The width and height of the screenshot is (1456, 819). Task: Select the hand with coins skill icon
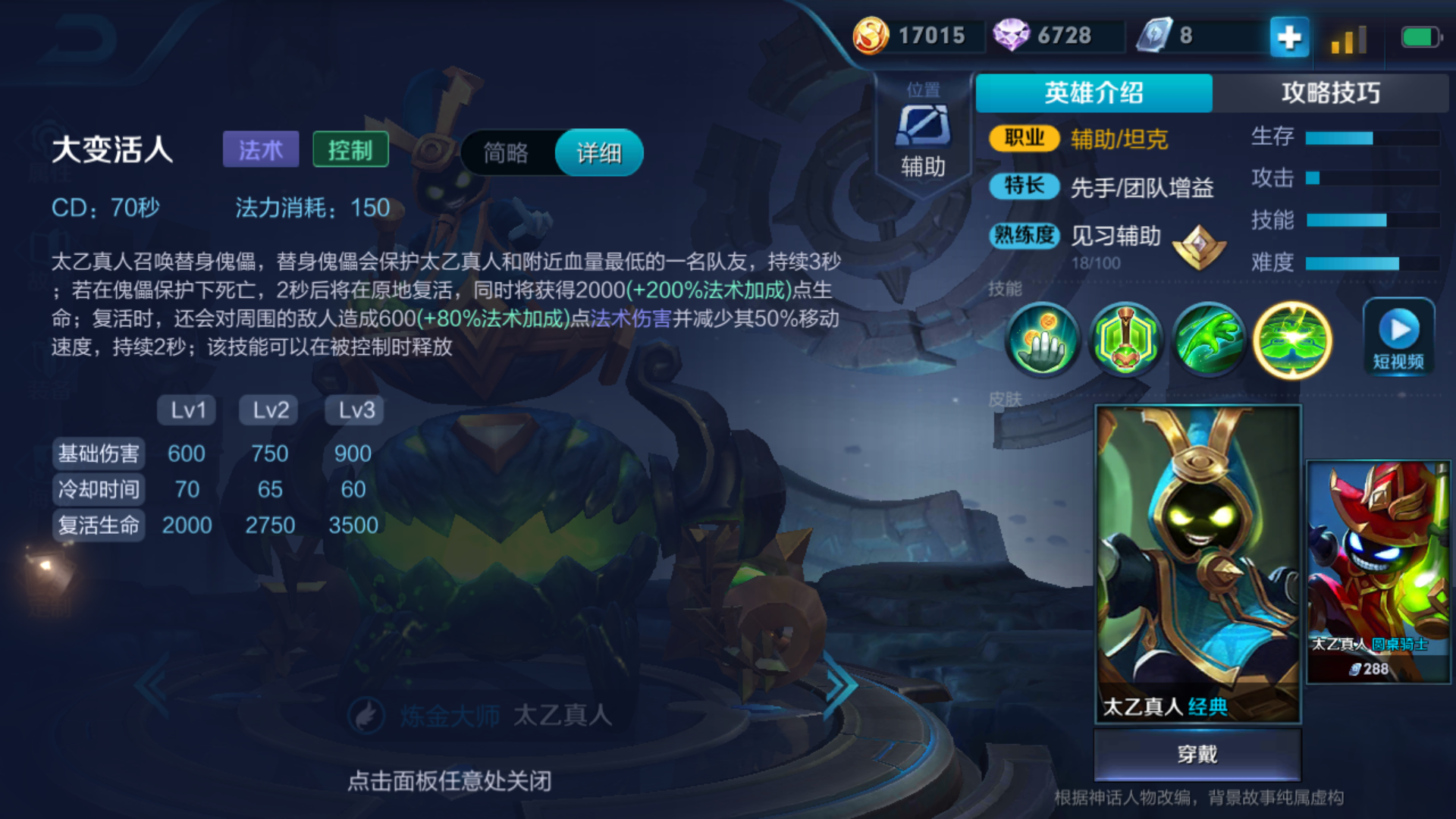pyautogui.click(x=1043, y=340)
